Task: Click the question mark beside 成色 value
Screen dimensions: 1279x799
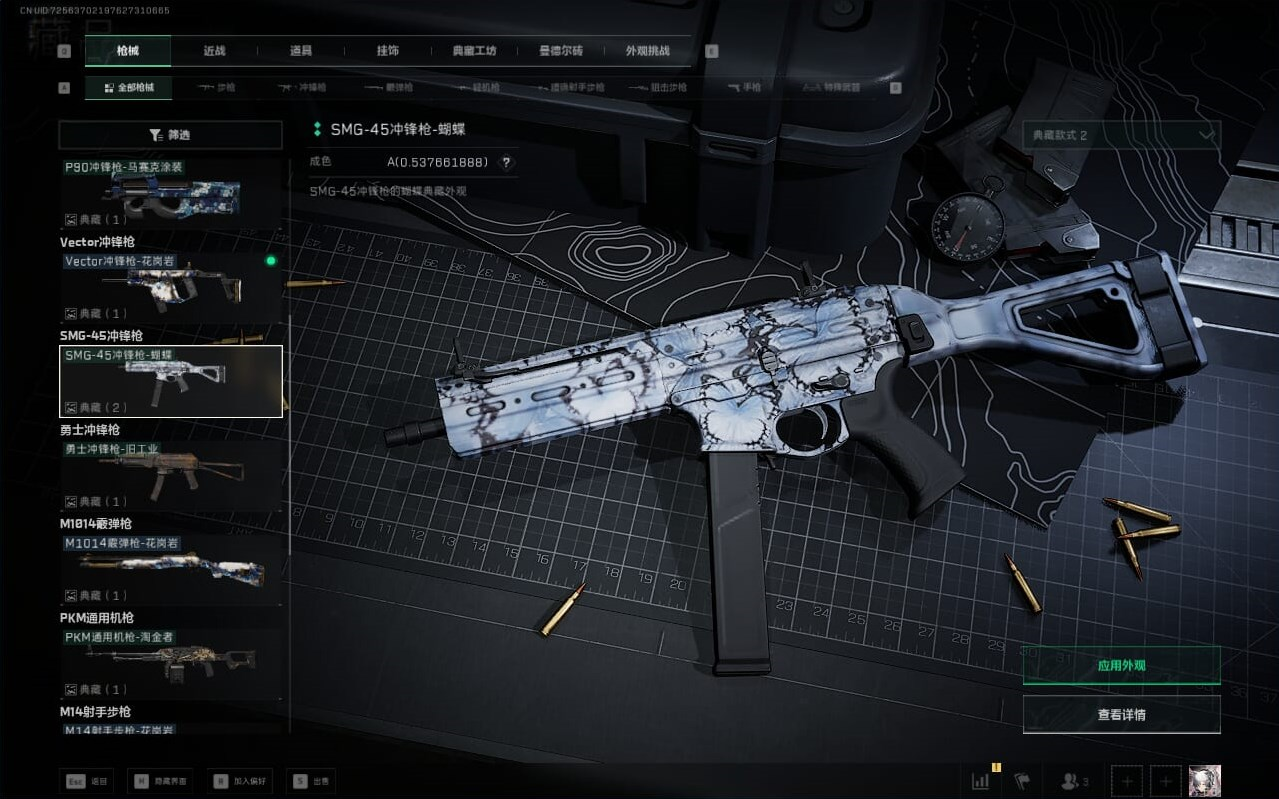Action: [506, 162]
